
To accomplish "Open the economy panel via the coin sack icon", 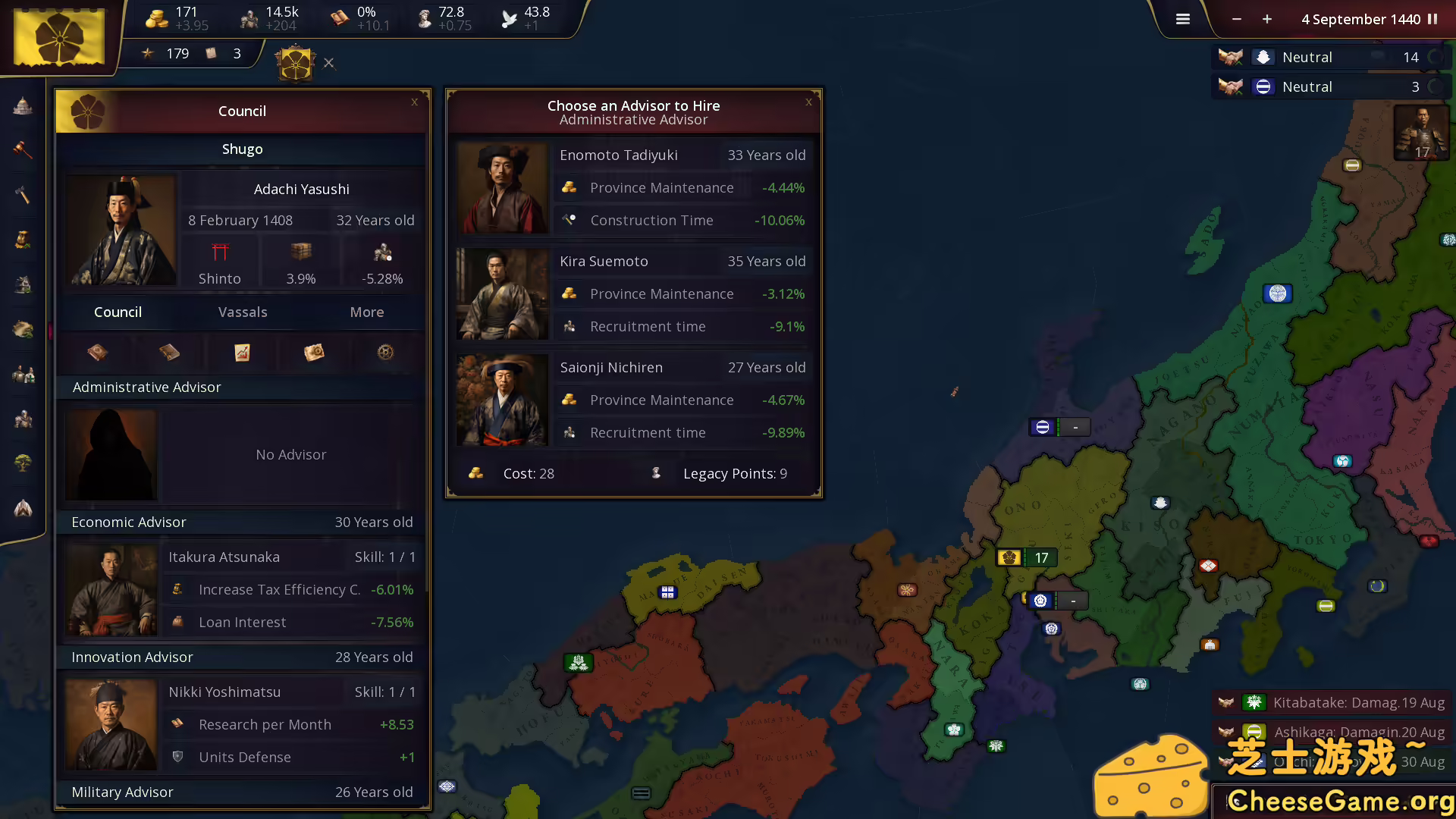I will click(22, 240).
